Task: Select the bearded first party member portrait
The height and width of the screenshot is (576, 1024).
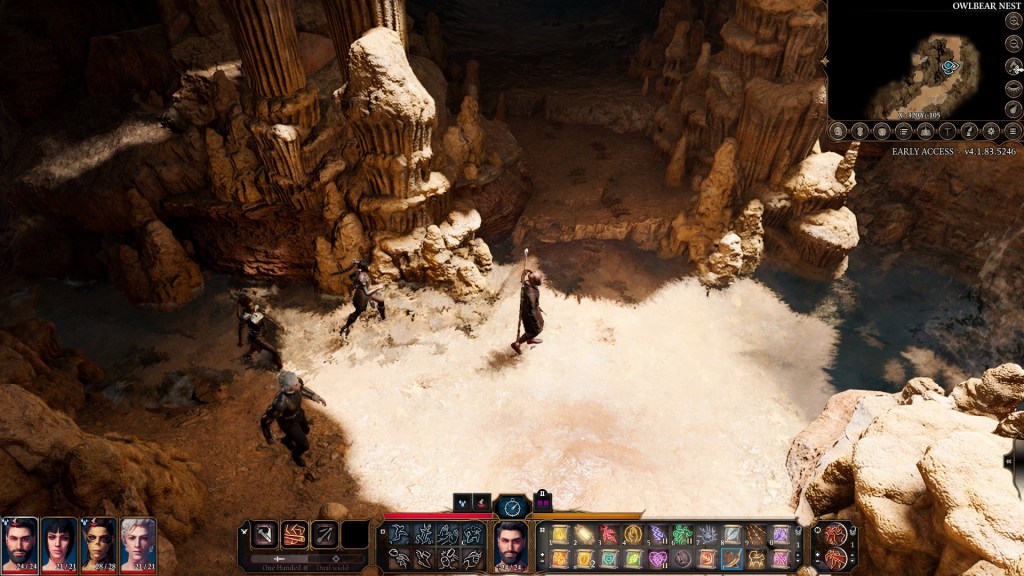Action: point(19,543)
